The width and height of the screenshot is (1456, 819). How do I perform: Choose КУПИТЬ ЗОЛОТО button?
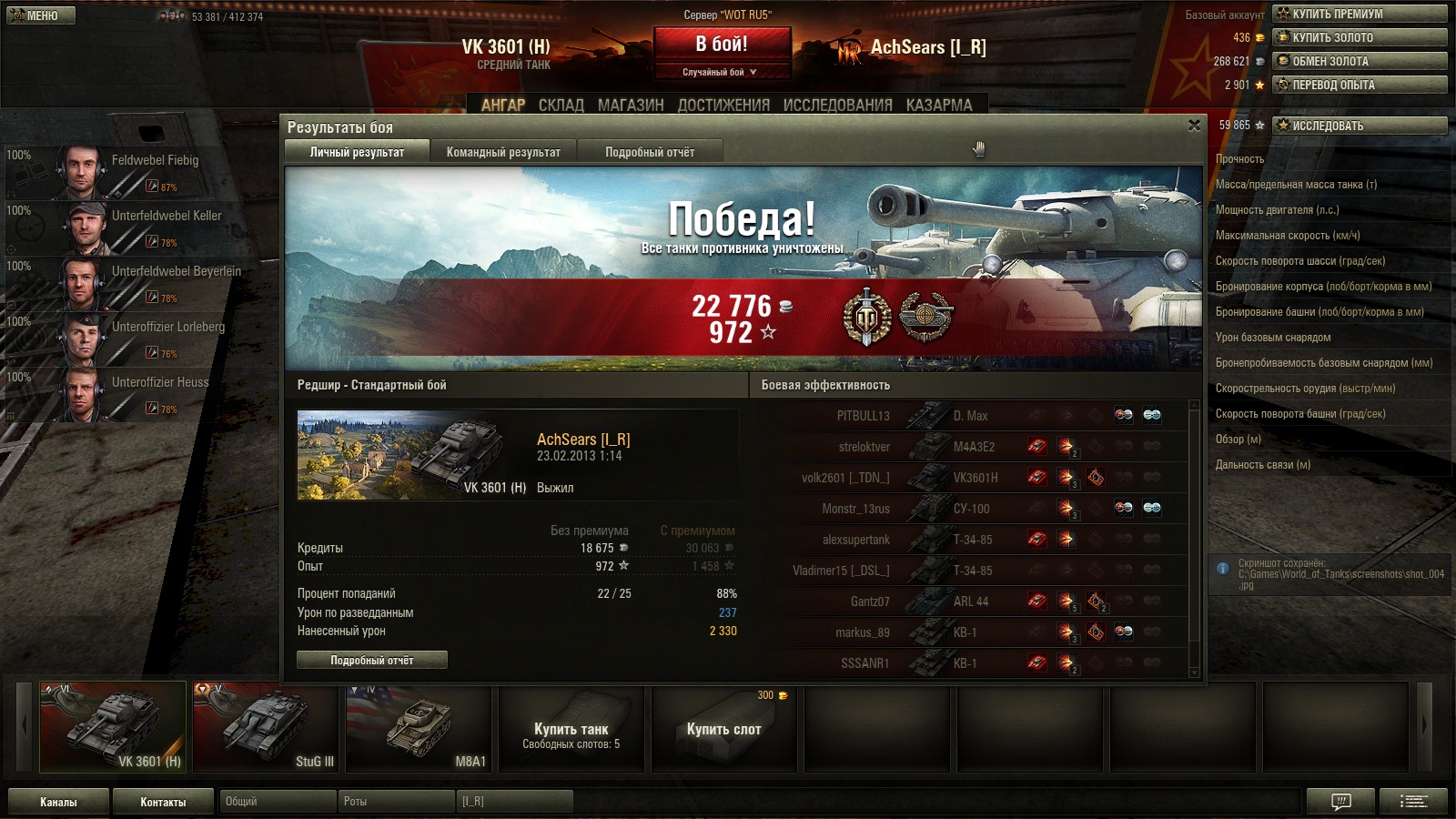point(1359,37)
